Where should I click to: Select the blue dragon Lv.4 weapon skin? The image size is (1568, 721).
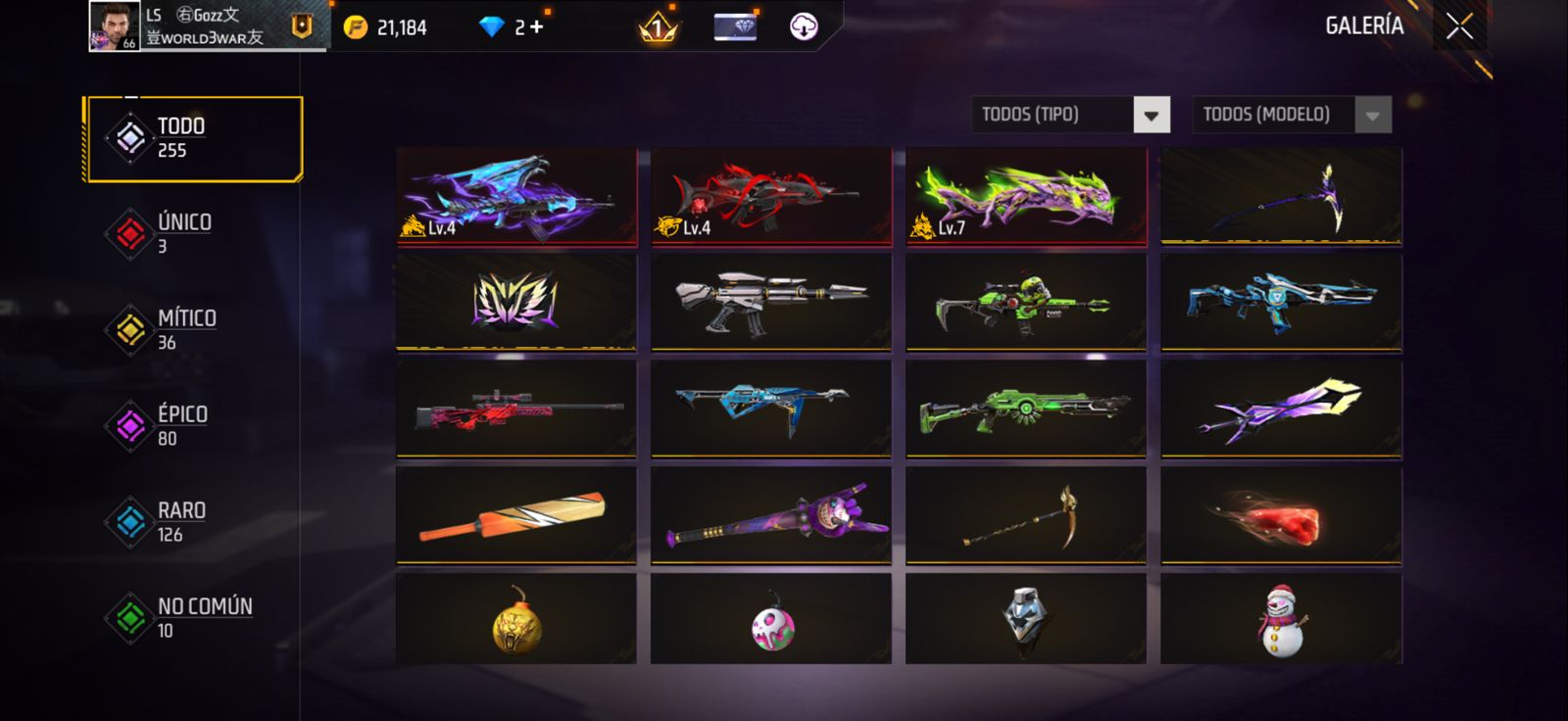(x=516, y=197)
